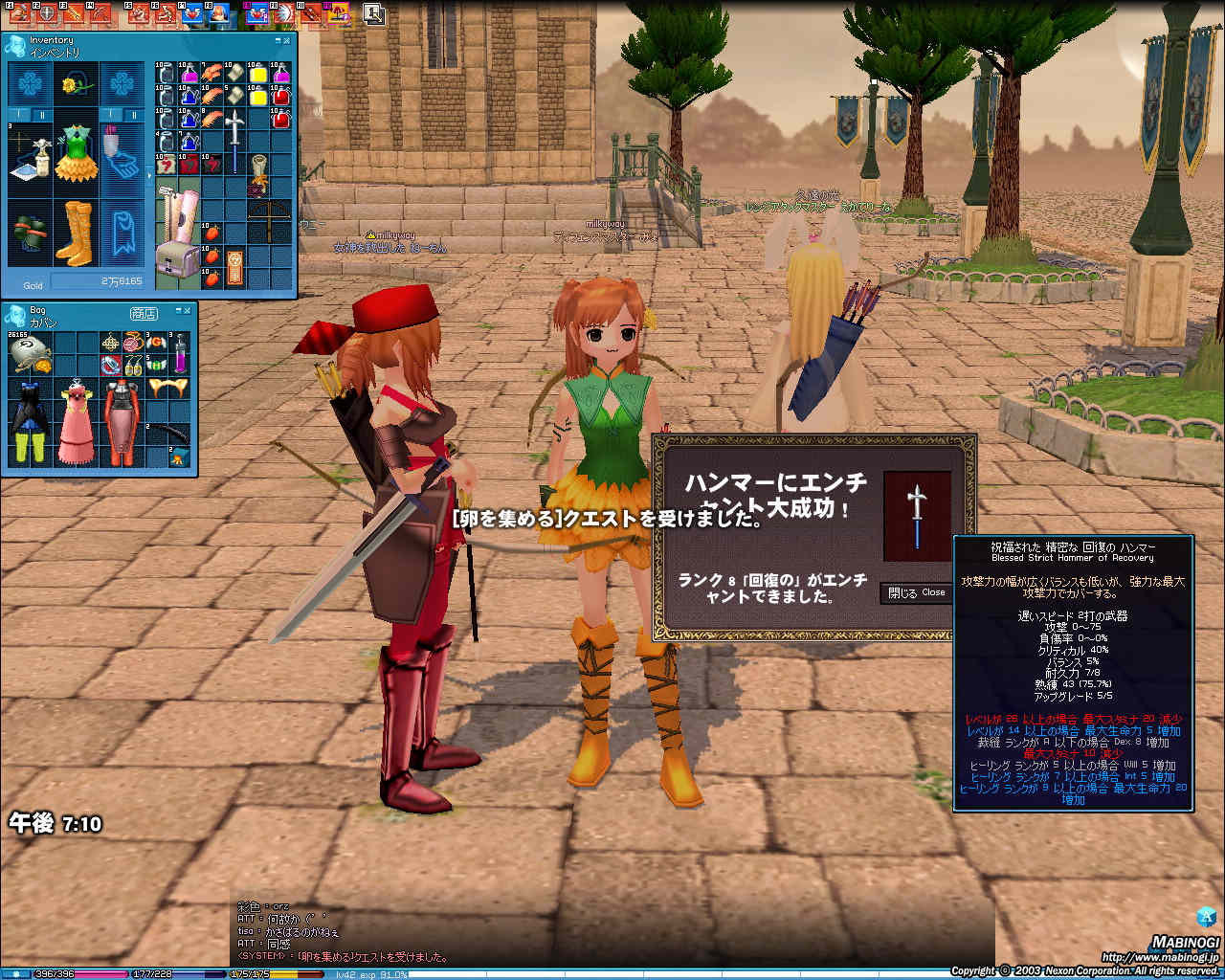
Task: Click the toolbar icon right of hotkeys
Action: tap(373, 13)
